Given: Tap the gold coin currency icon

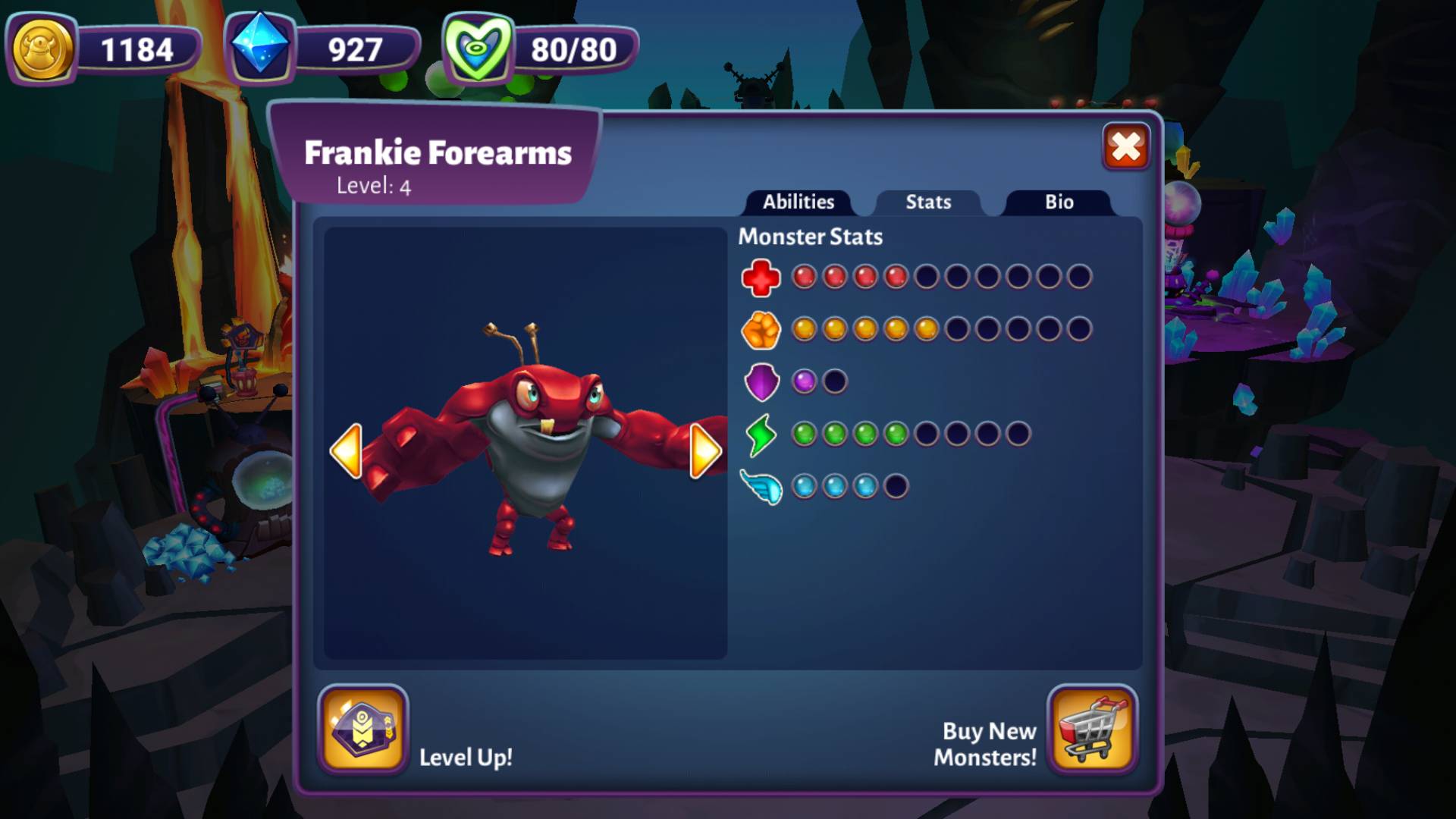Looking at the screenshot, I should 42,49.
